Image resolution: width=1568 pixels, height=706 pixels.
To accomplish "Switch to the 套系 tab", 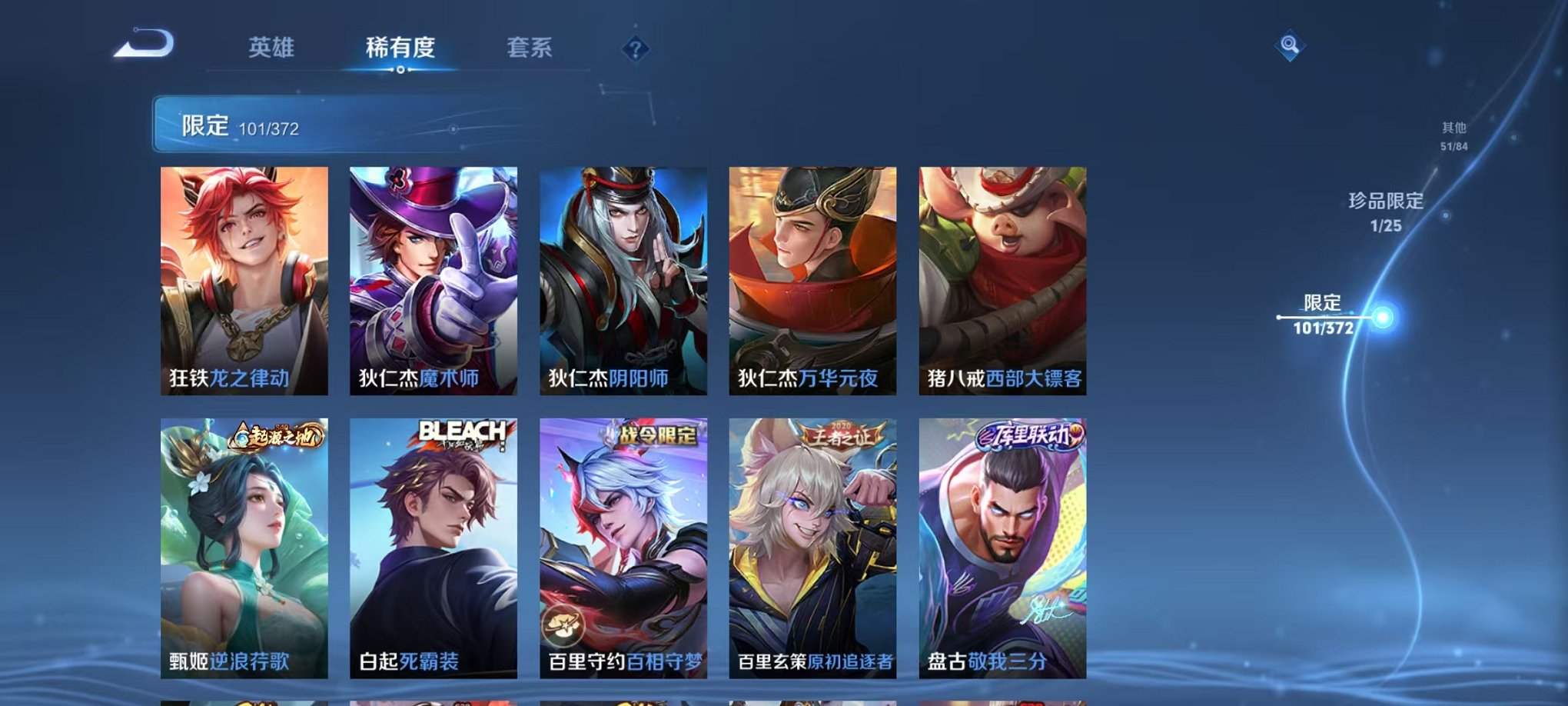I will 529,48.
